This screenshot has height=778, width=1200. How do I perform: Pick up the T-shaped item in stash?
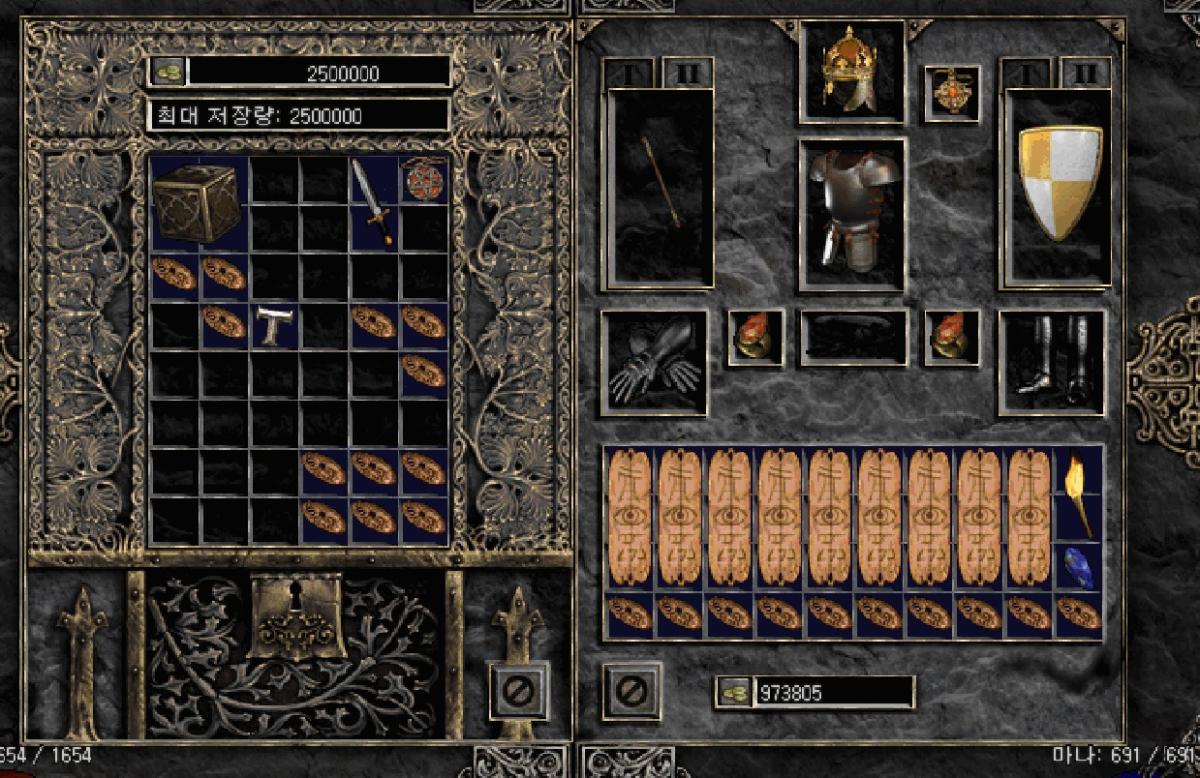tap(273, 326)
